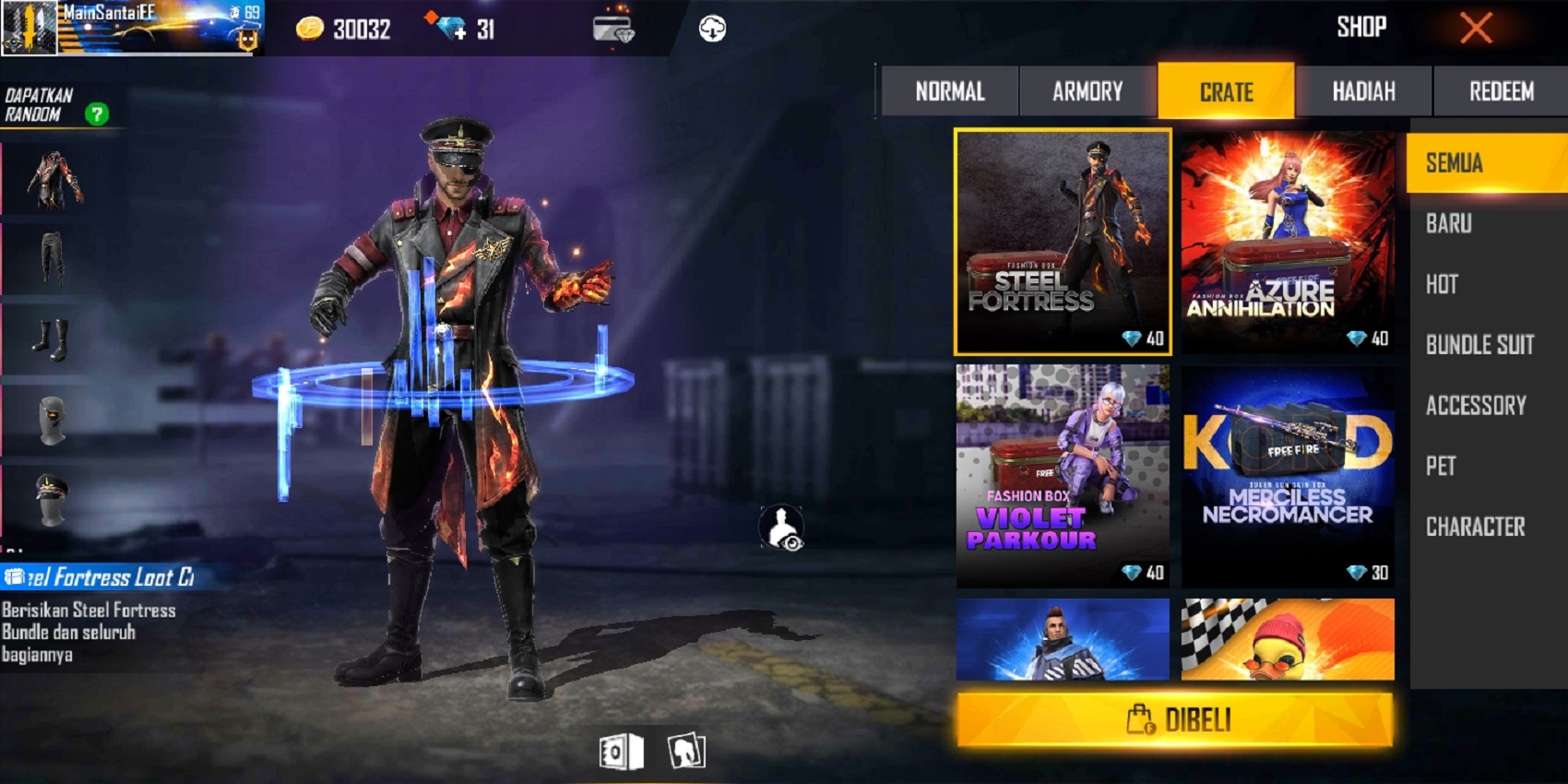Select the HOT category filter
Image resolution: width=1568 pixels, height=784 pixels.
(1442, 285)
